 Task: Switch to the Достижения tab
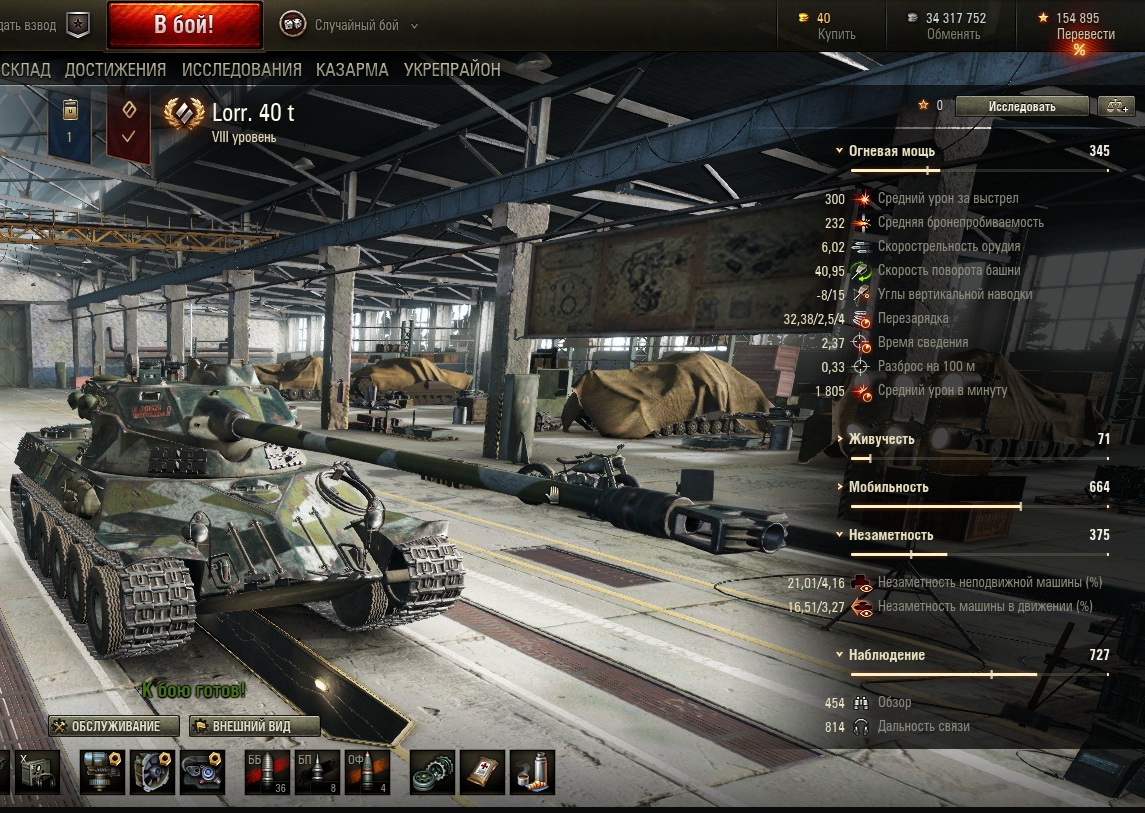pyautogui.click(x=115, y=70)
